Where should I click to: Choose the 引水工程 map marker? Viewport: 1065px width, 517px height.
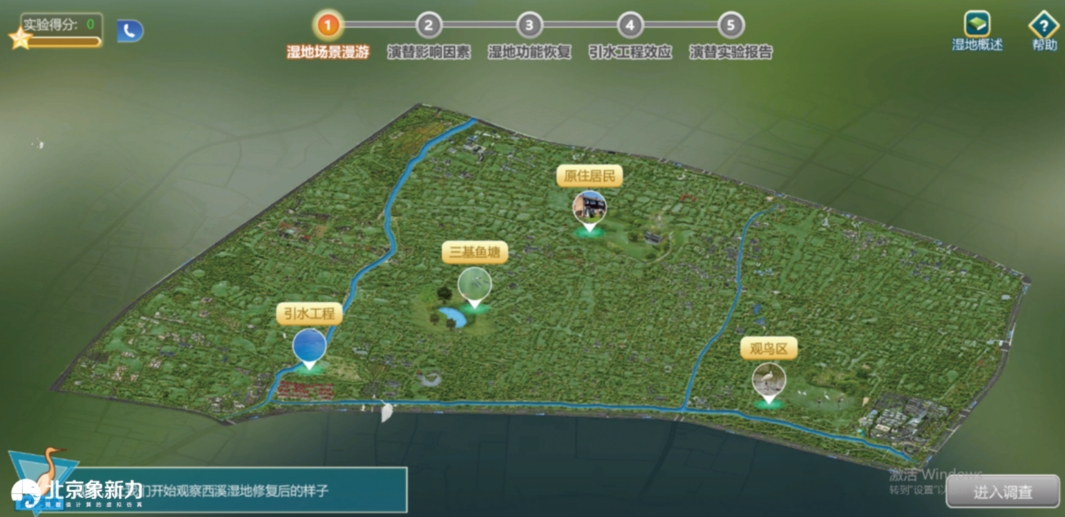tap(310, 346)
